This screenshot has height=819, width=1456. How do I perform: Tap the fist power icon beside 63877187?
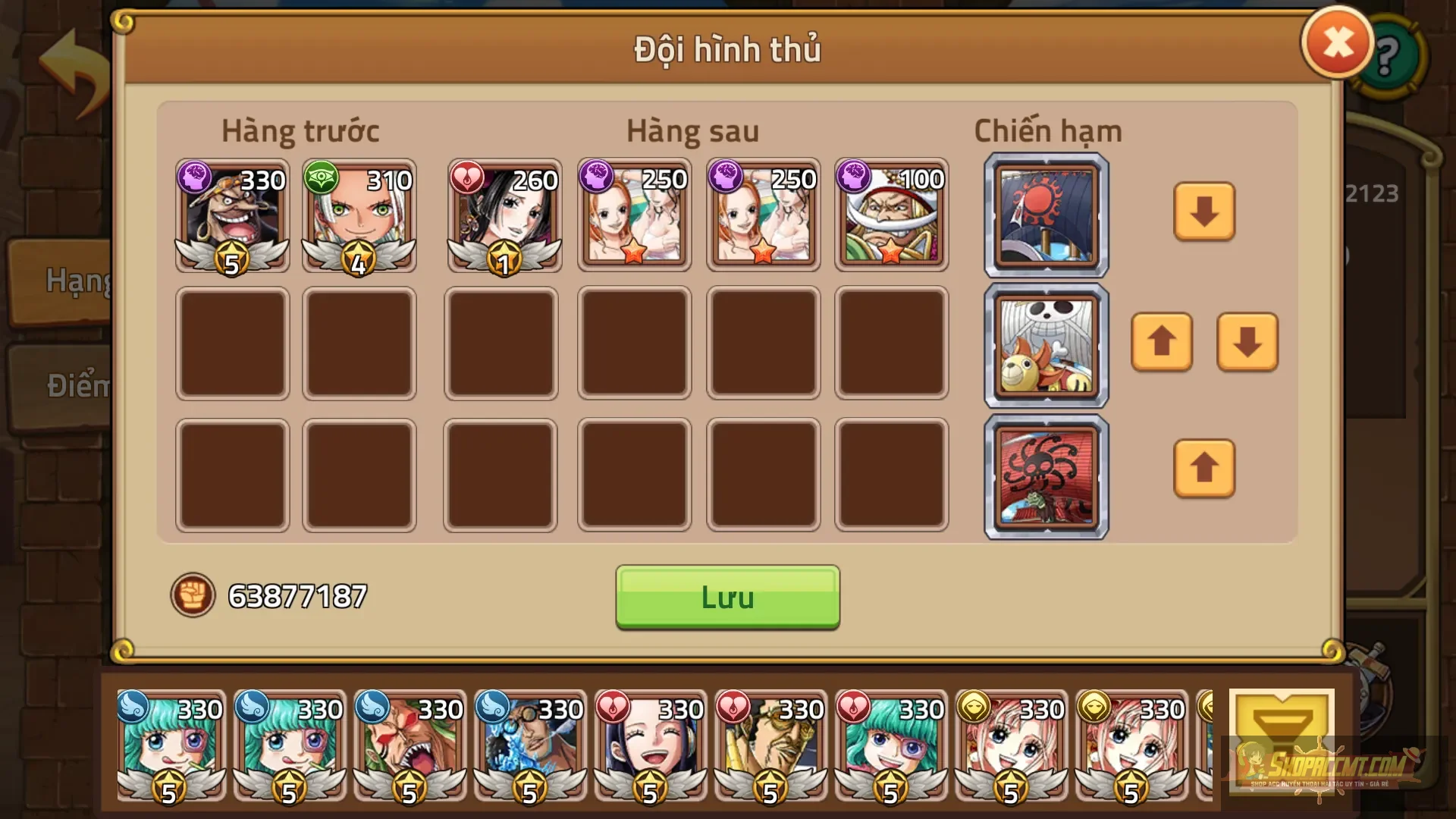click(193, 596)
